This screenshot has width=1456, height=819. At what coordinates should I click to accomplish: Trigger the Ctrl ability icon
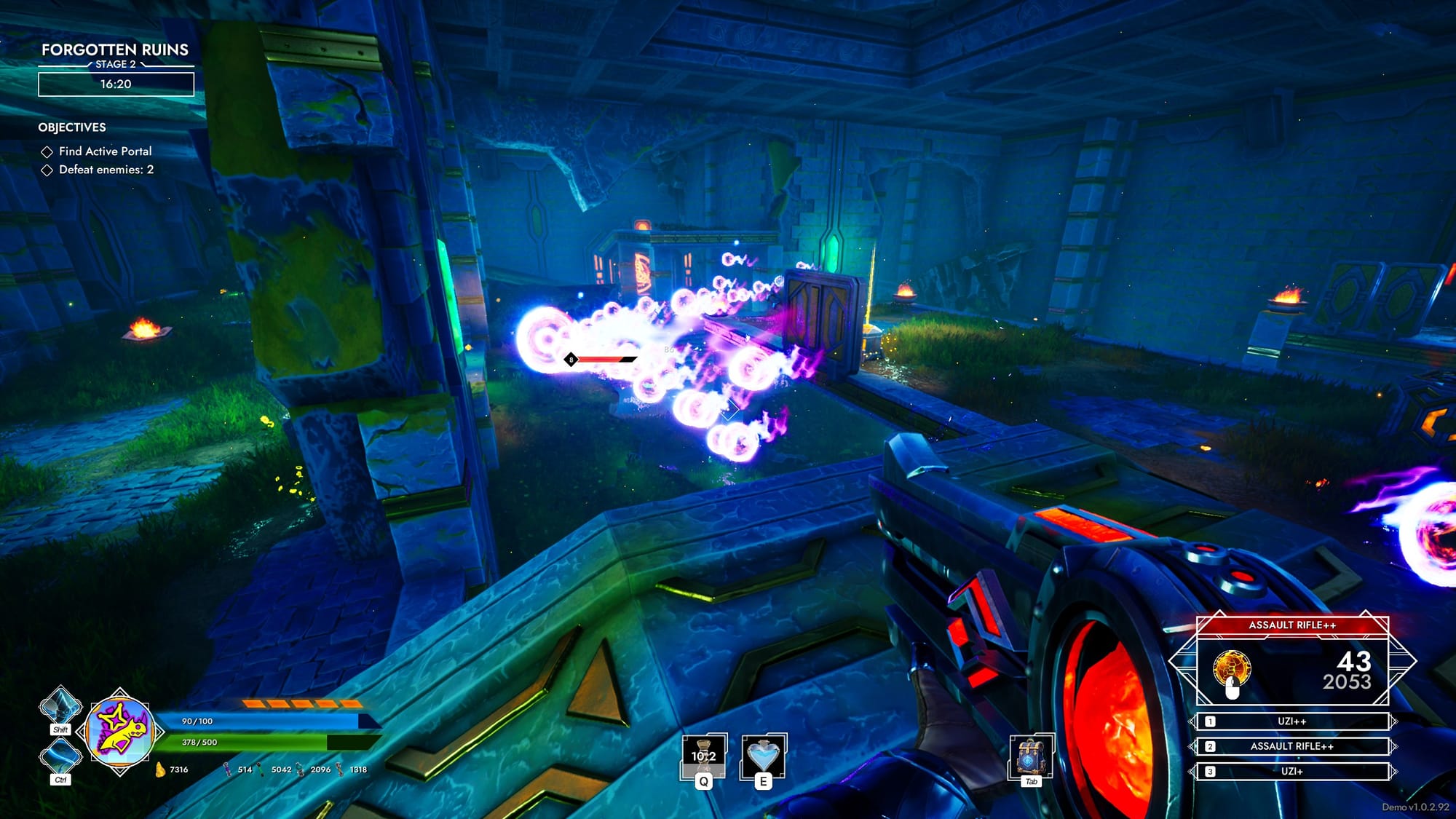60,757
